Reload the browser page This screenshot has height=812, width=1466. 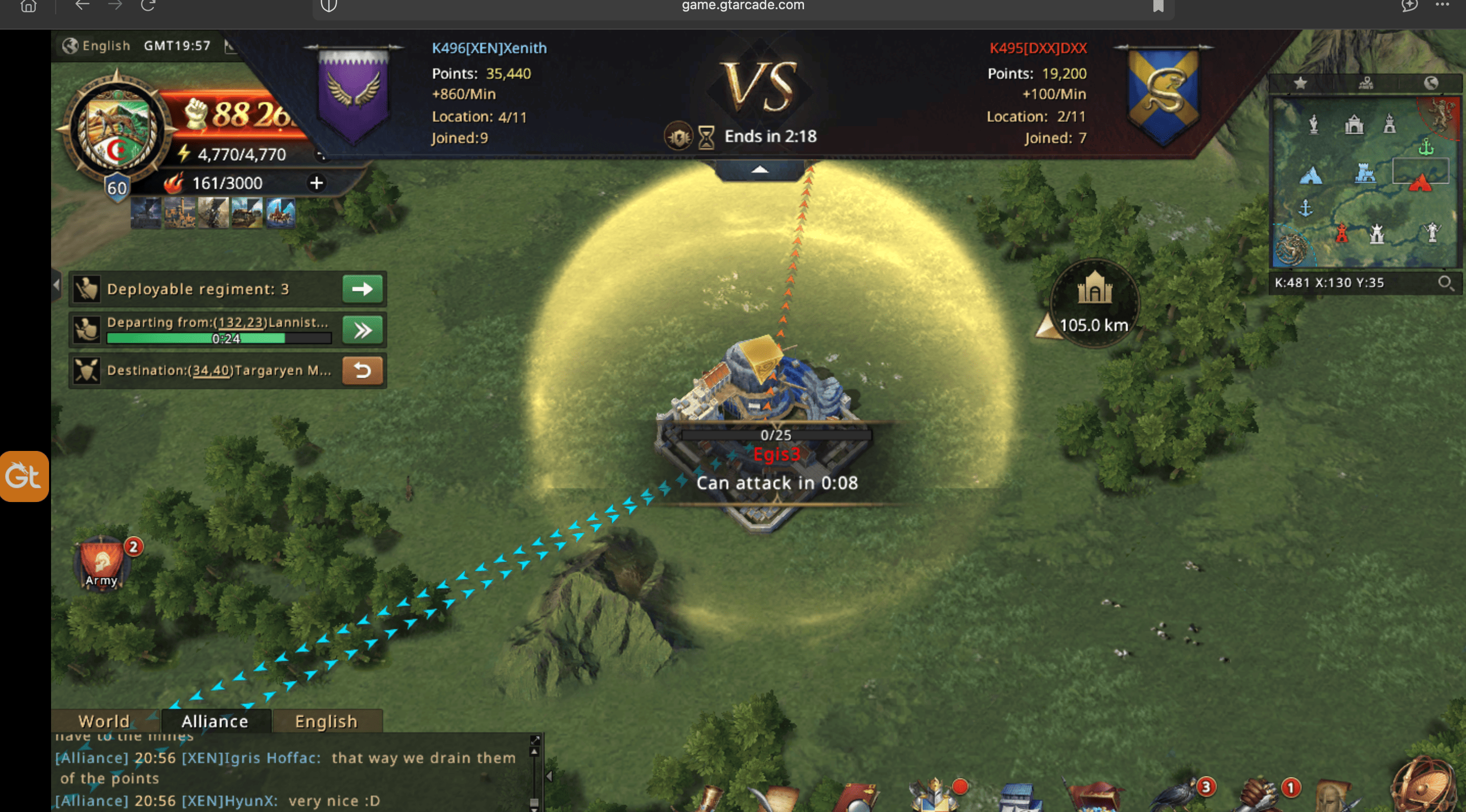(148, 6)
